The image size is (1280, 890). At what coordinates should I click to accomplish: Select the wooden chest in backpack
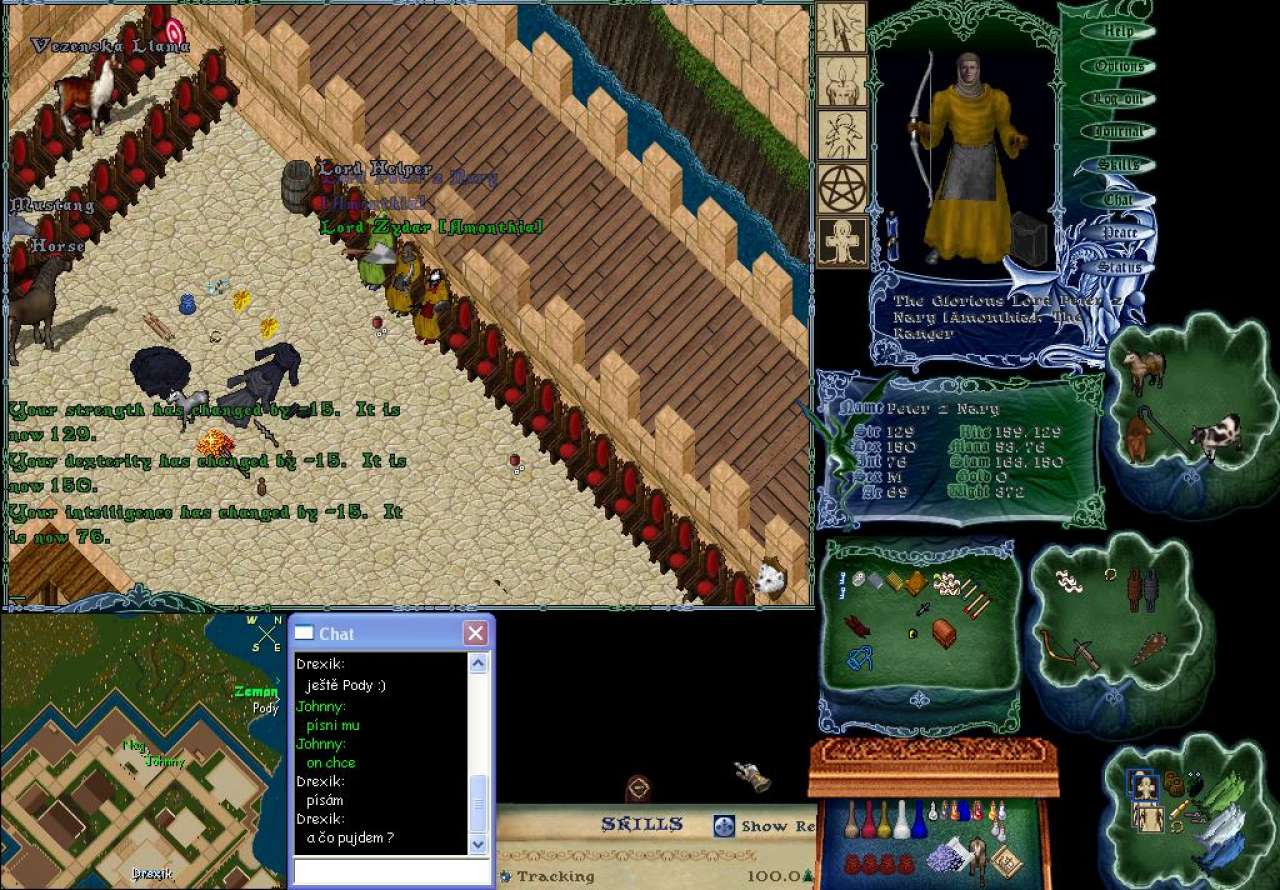pos(944,632)
